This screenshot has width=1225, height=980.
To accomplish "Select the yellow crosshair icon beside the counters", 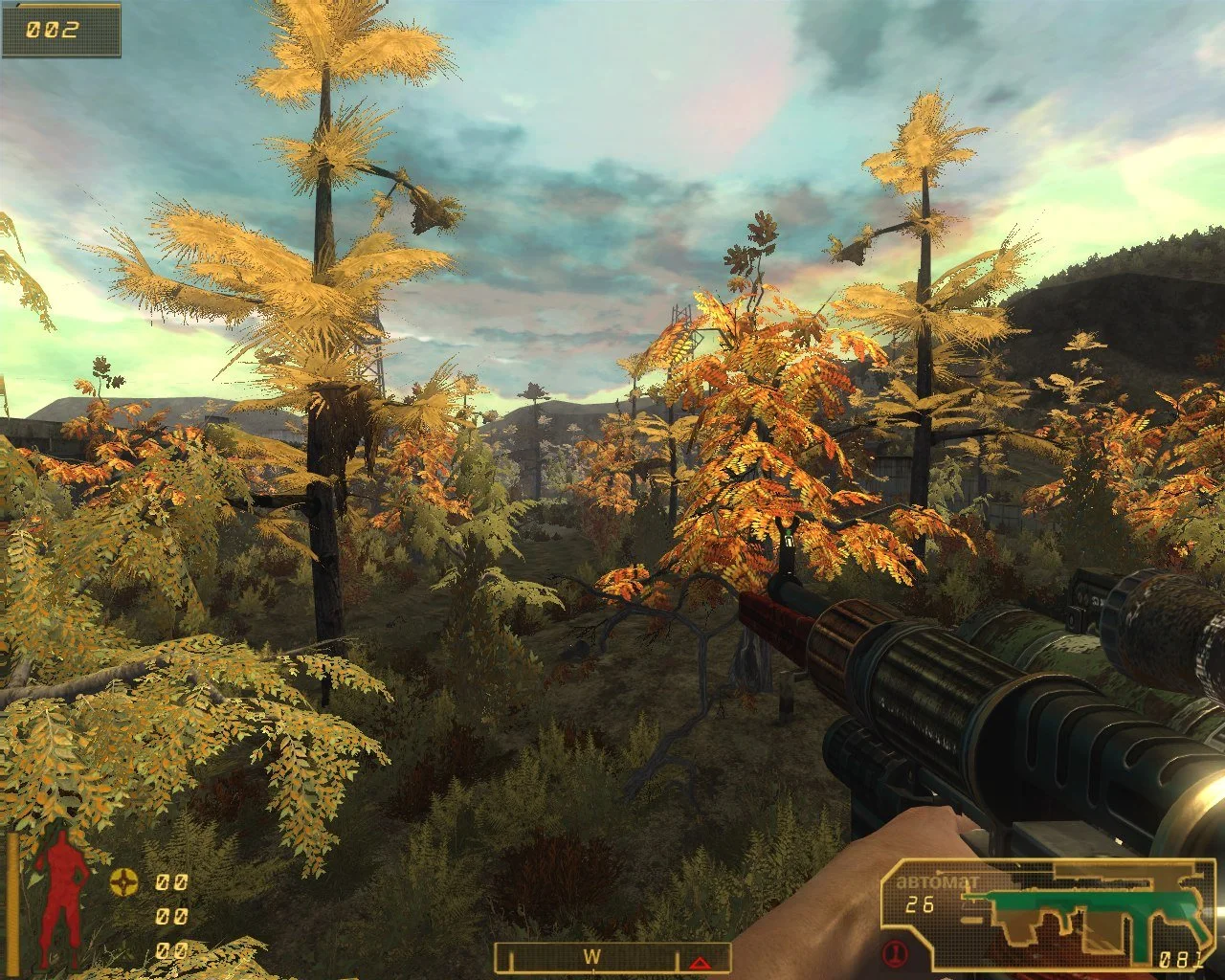I will (122, 881).
